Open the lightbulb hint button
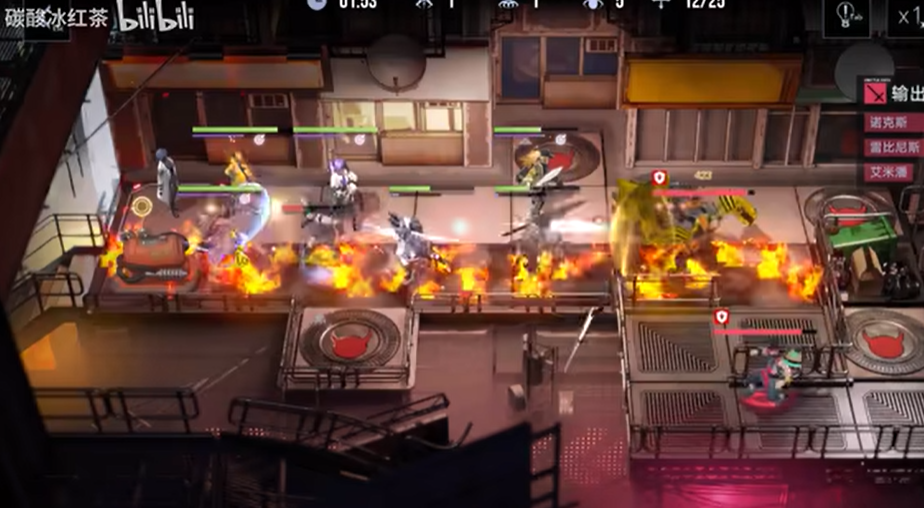This screenshot has width=924, height=508. pyautogui.click(x=845, y=17)
